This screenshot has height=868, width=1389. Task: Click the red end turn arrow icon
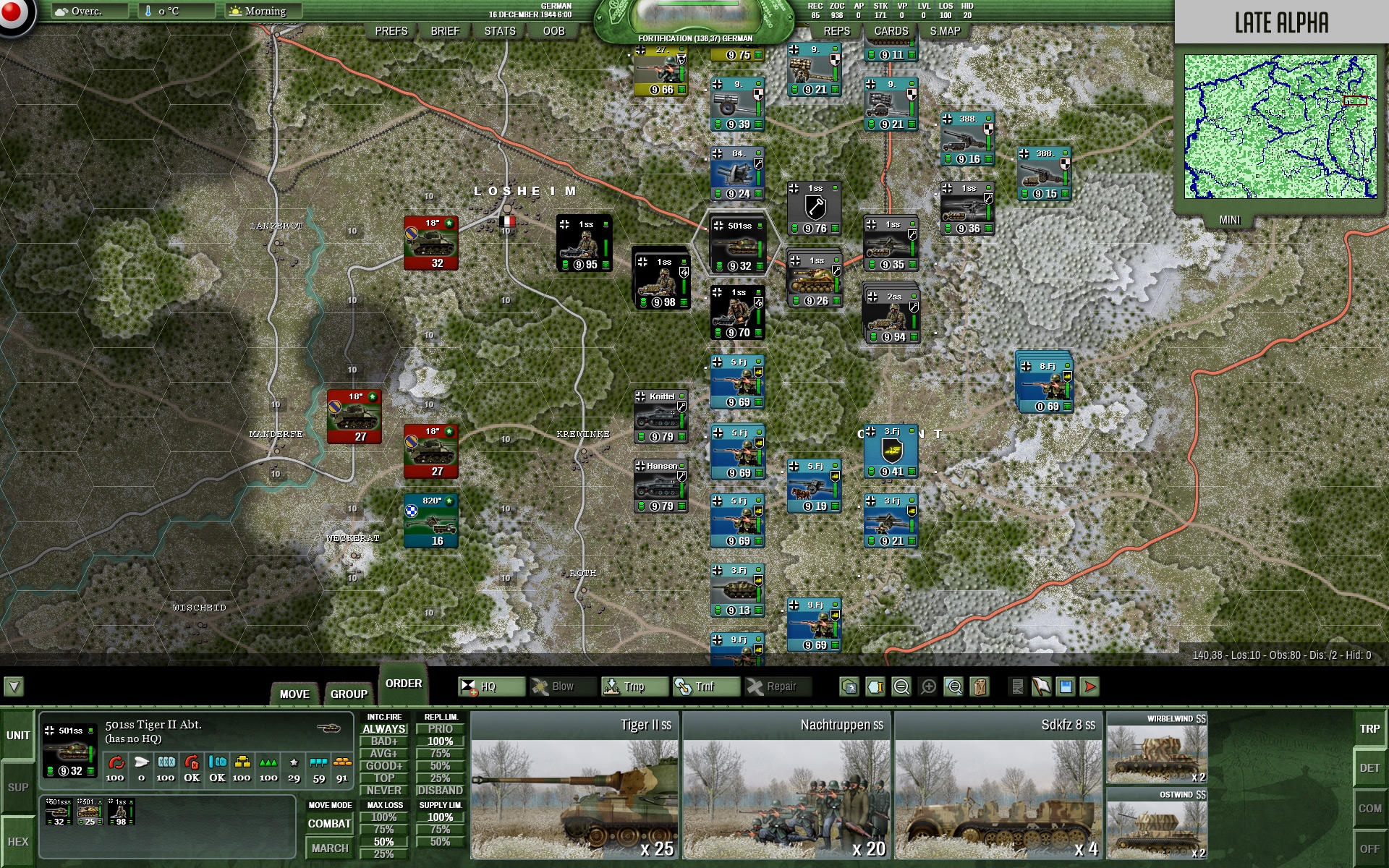pos(1089,687)
